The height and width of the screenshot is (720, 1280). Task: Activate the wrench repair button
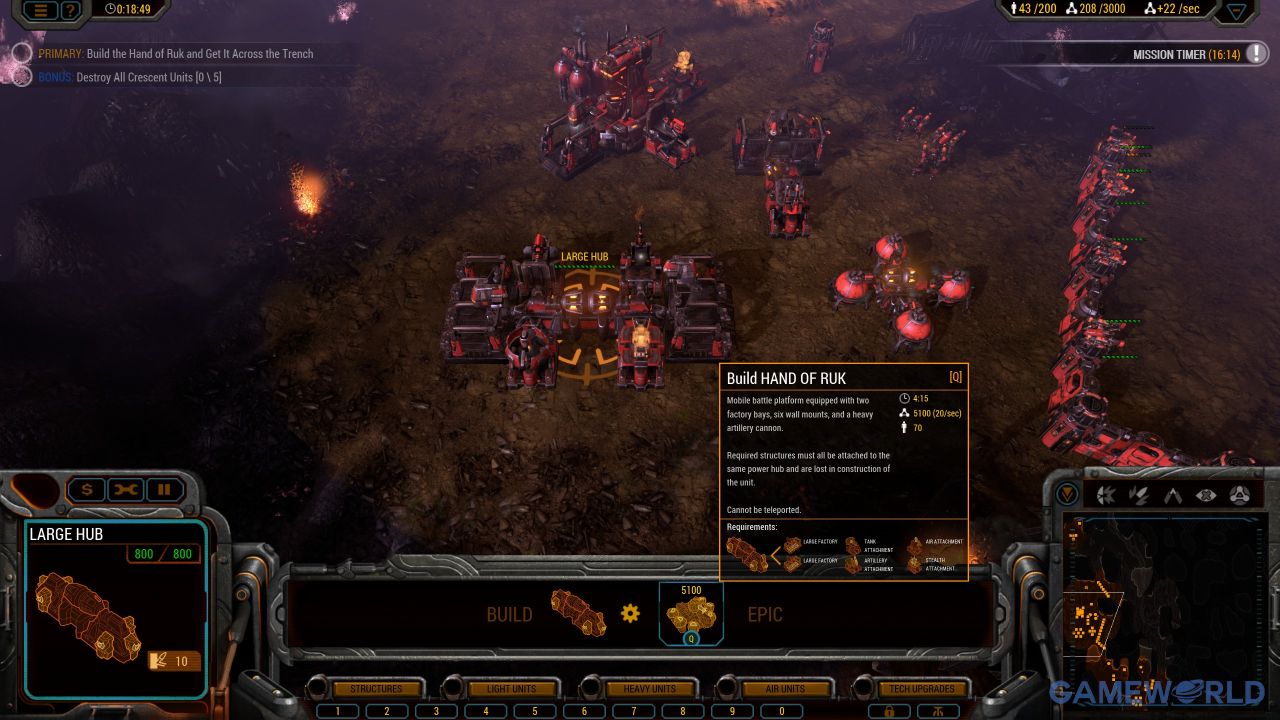(x=126, y=490)
